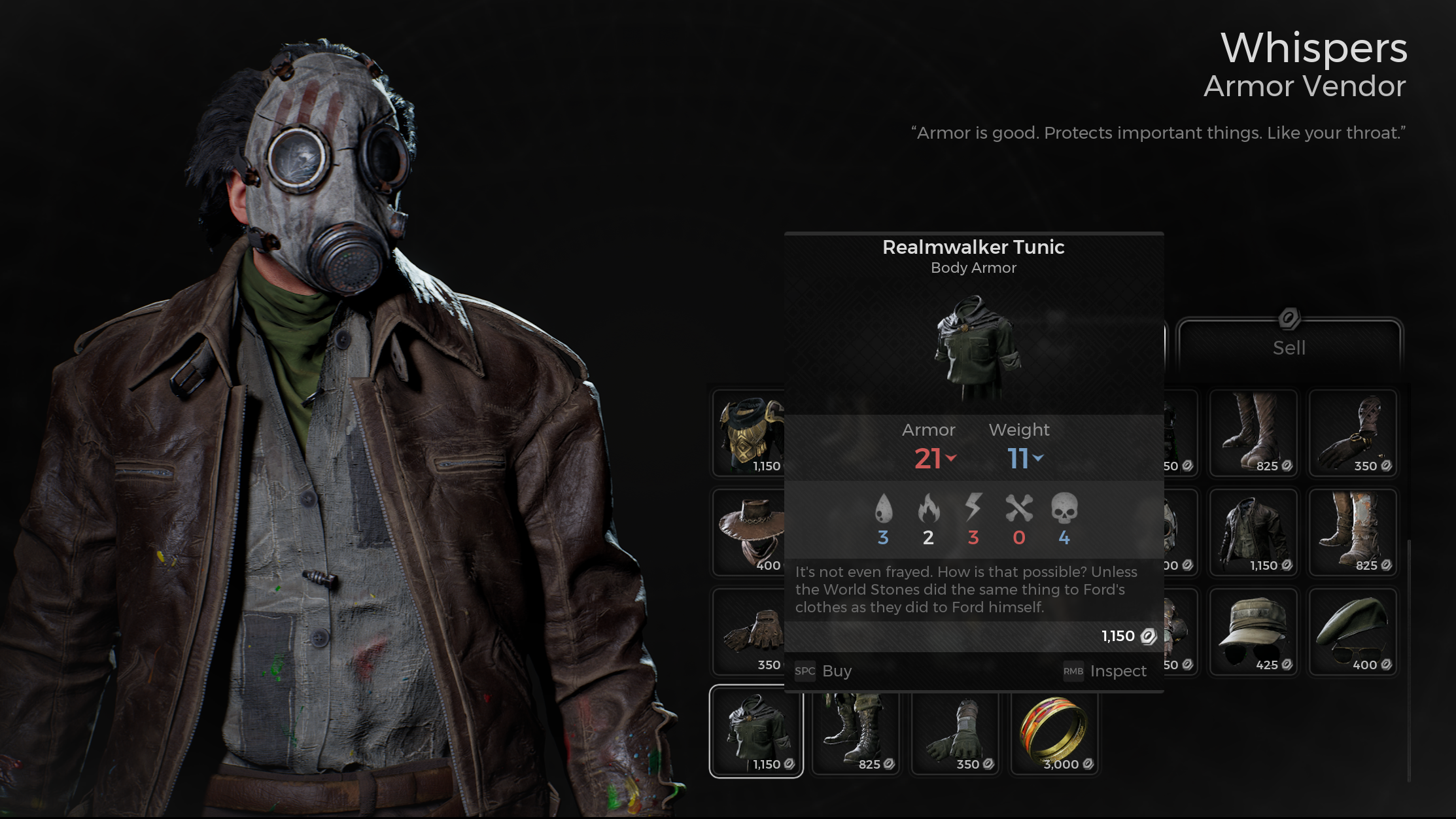1456x819 pixels.
Task: Choose the tall brown wrapped boots
Action: 1253,432
